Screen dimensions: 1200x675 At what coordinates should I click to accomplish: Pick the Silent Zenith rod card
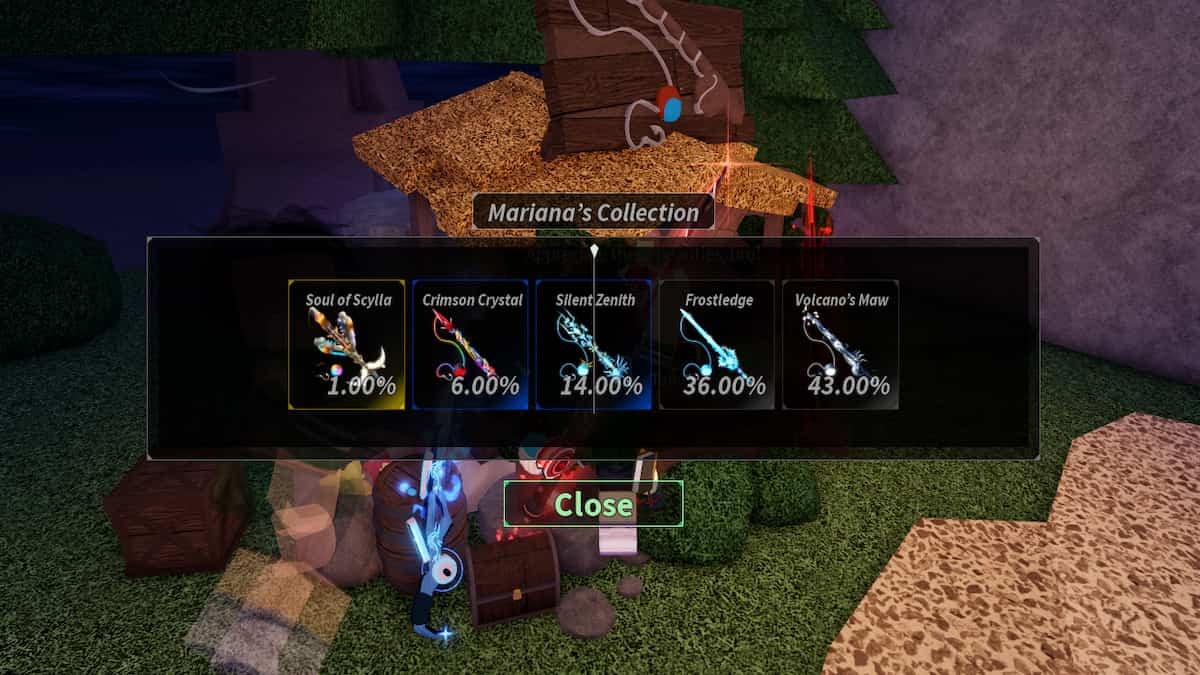[x=594, y=345]
